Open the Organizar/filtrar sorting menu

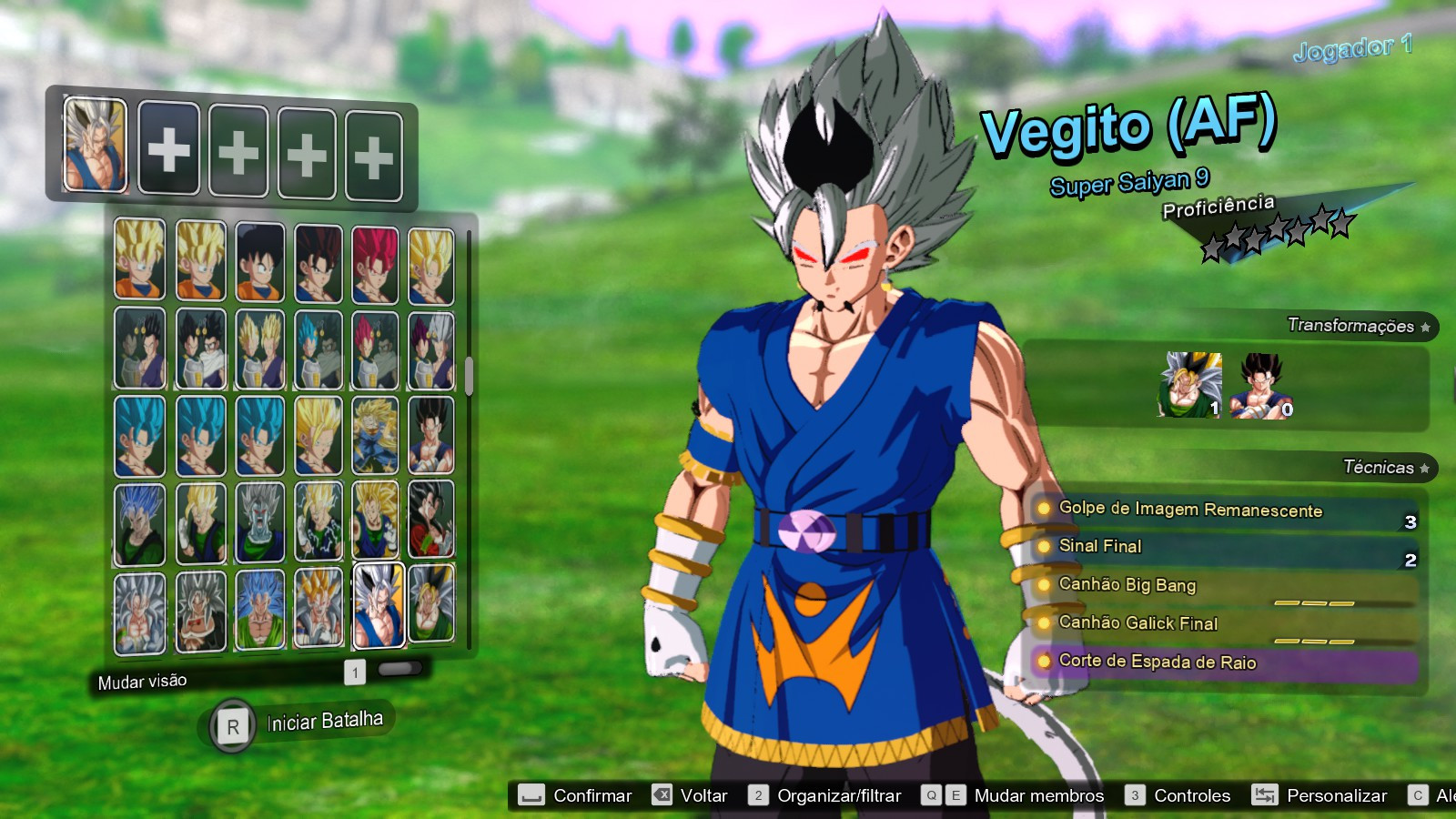tap(756, 794)
